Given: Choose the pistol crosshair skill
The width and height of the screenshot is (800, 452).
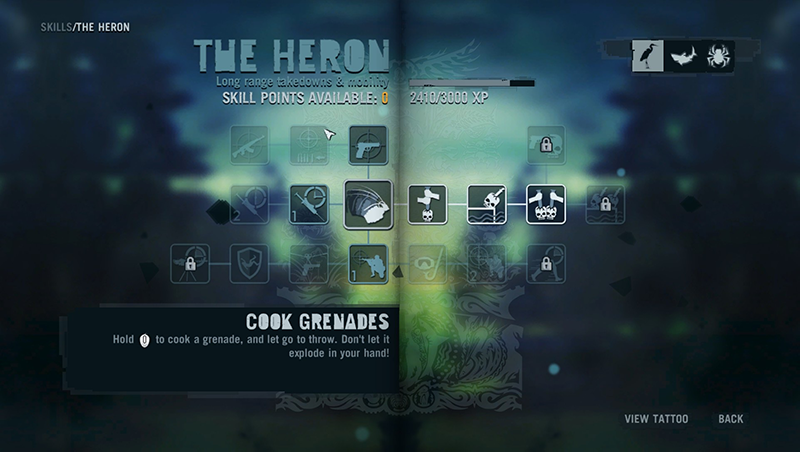Looking at the screenshot, I should click(368, 145).
